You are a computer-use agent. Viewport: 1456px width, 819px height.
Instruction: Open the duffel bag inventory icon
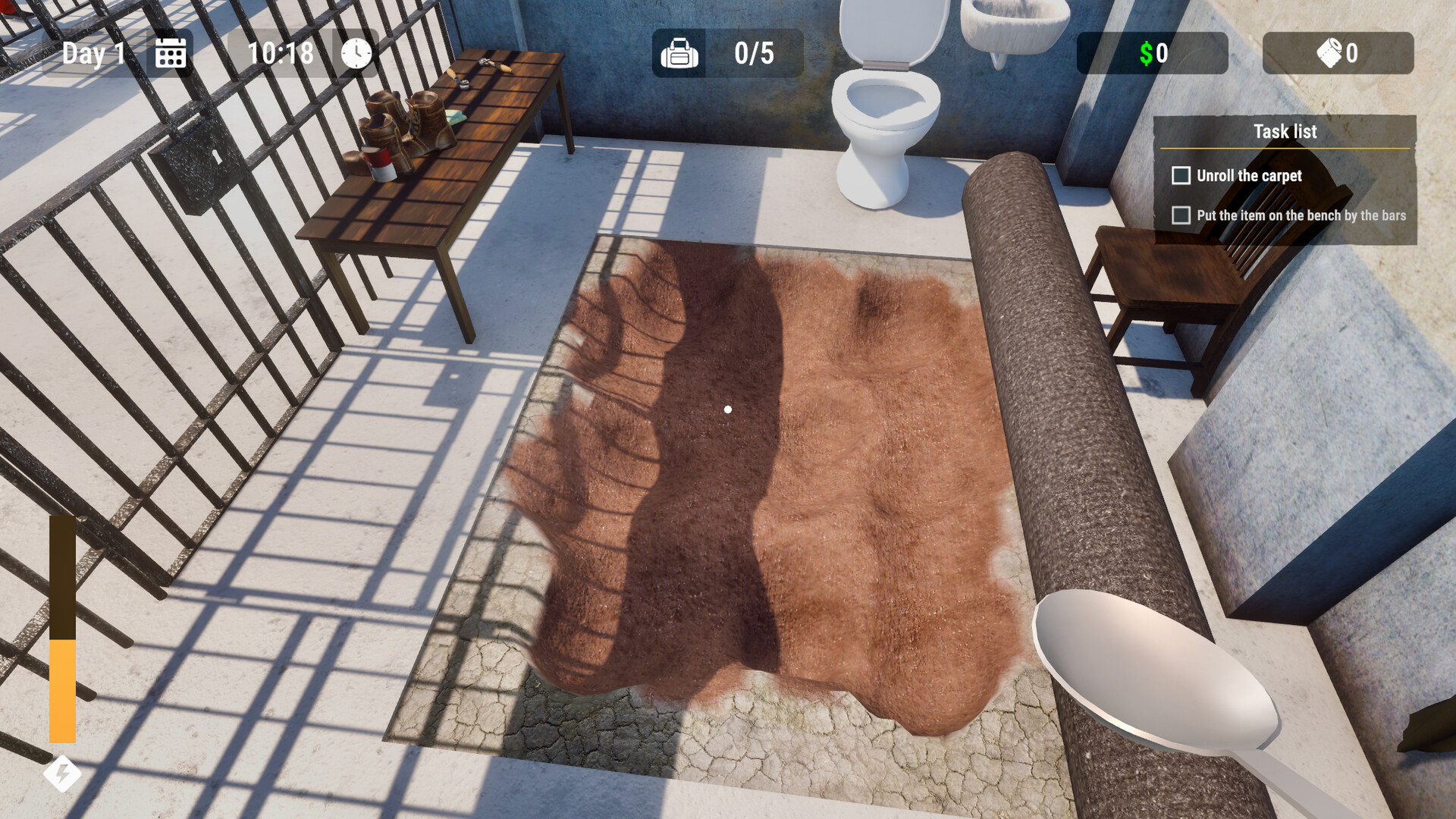(679, 53)
